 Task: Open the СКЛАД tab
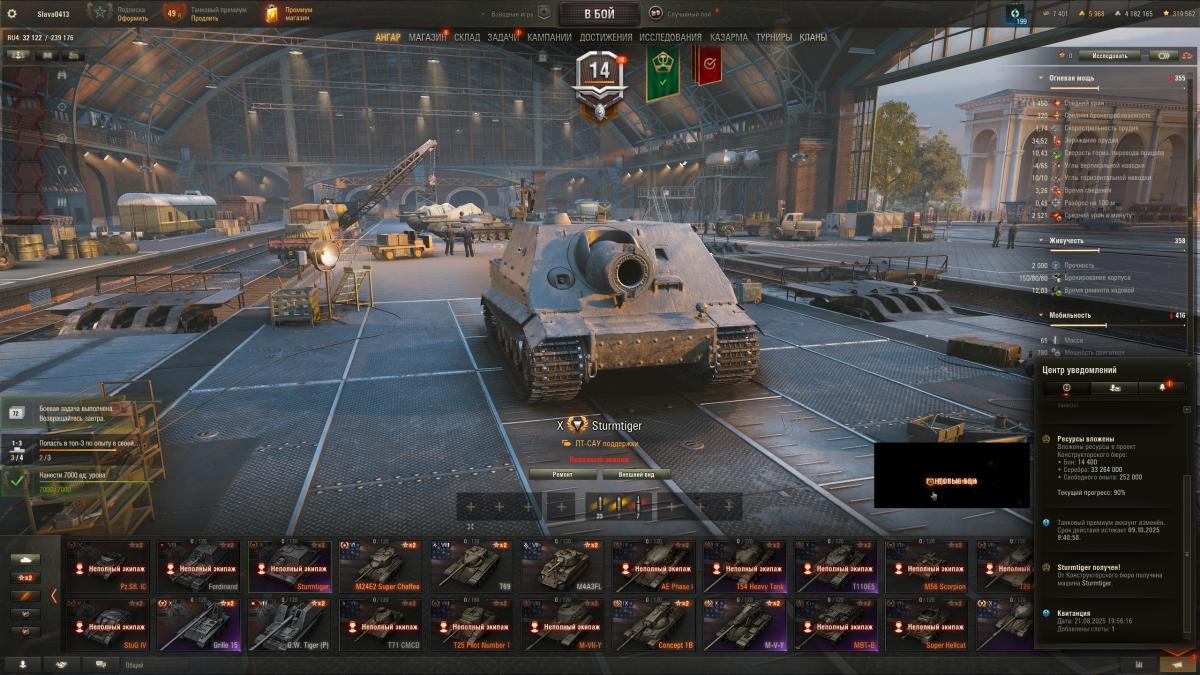pyautogui.click(x=467, y=37)
